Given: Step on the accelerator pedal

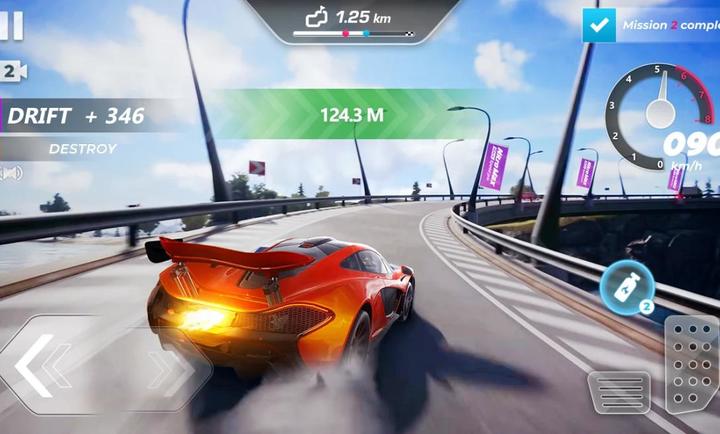Looking at the screenshot, I should tap(692, 364).
